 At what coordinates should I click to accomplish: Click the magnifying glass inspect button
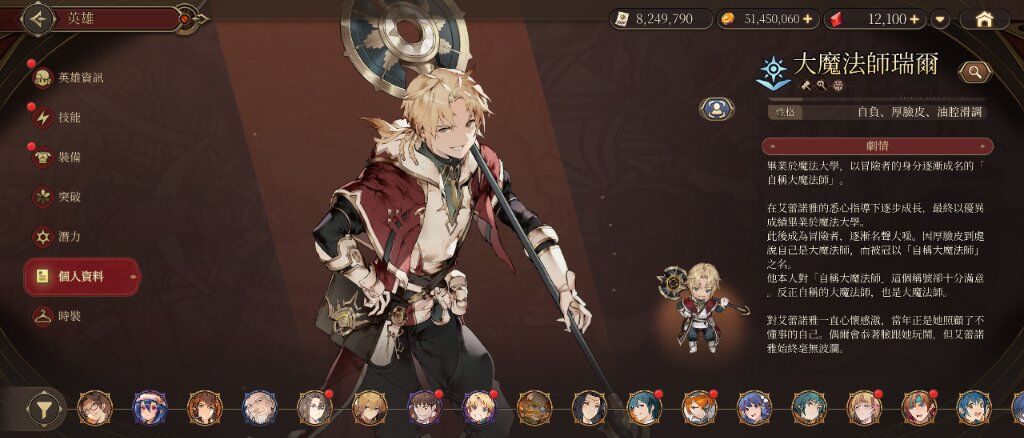[x=973, y=71]
